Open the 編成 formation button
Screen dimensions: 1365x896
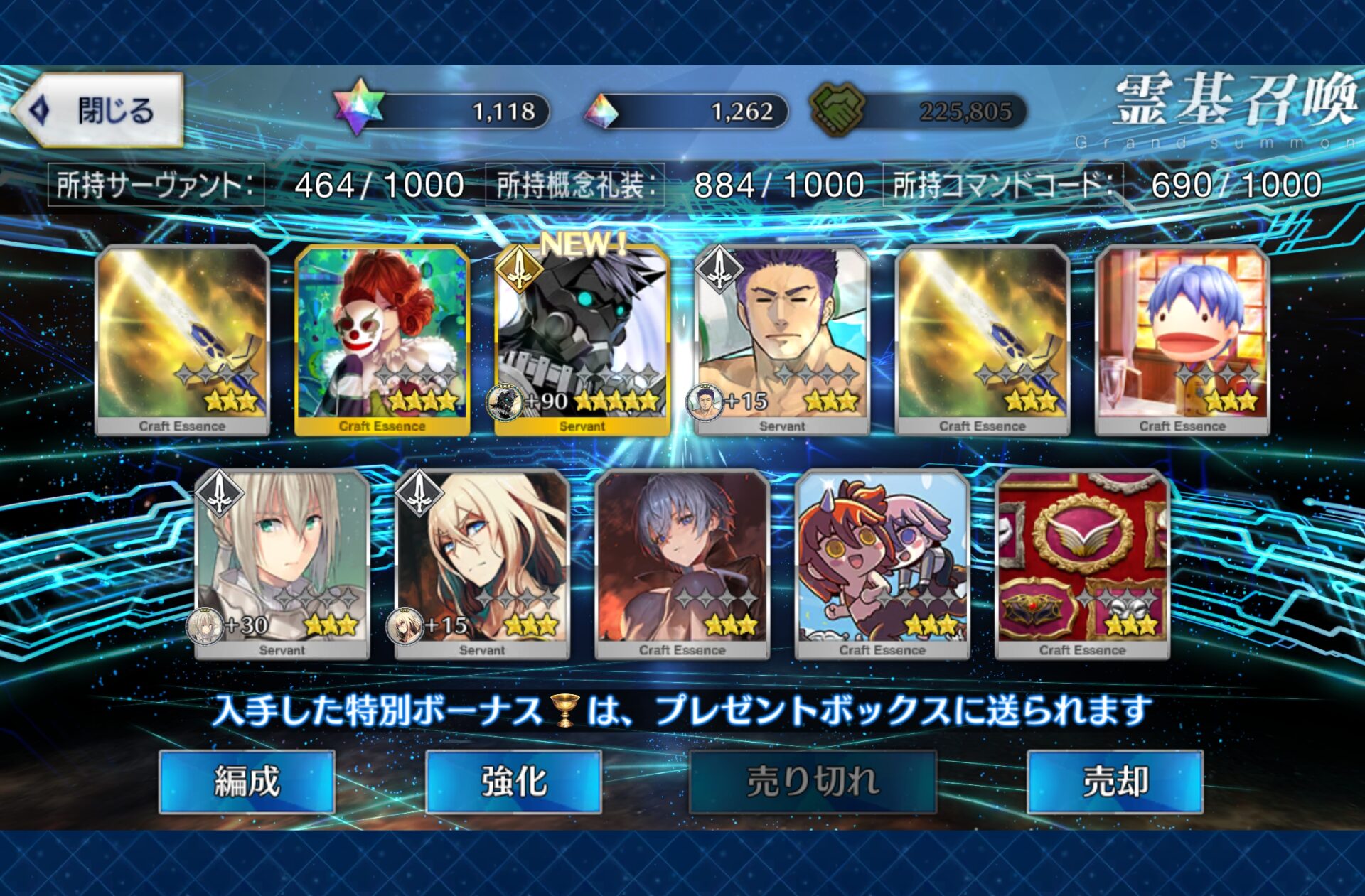pos(247,782)
